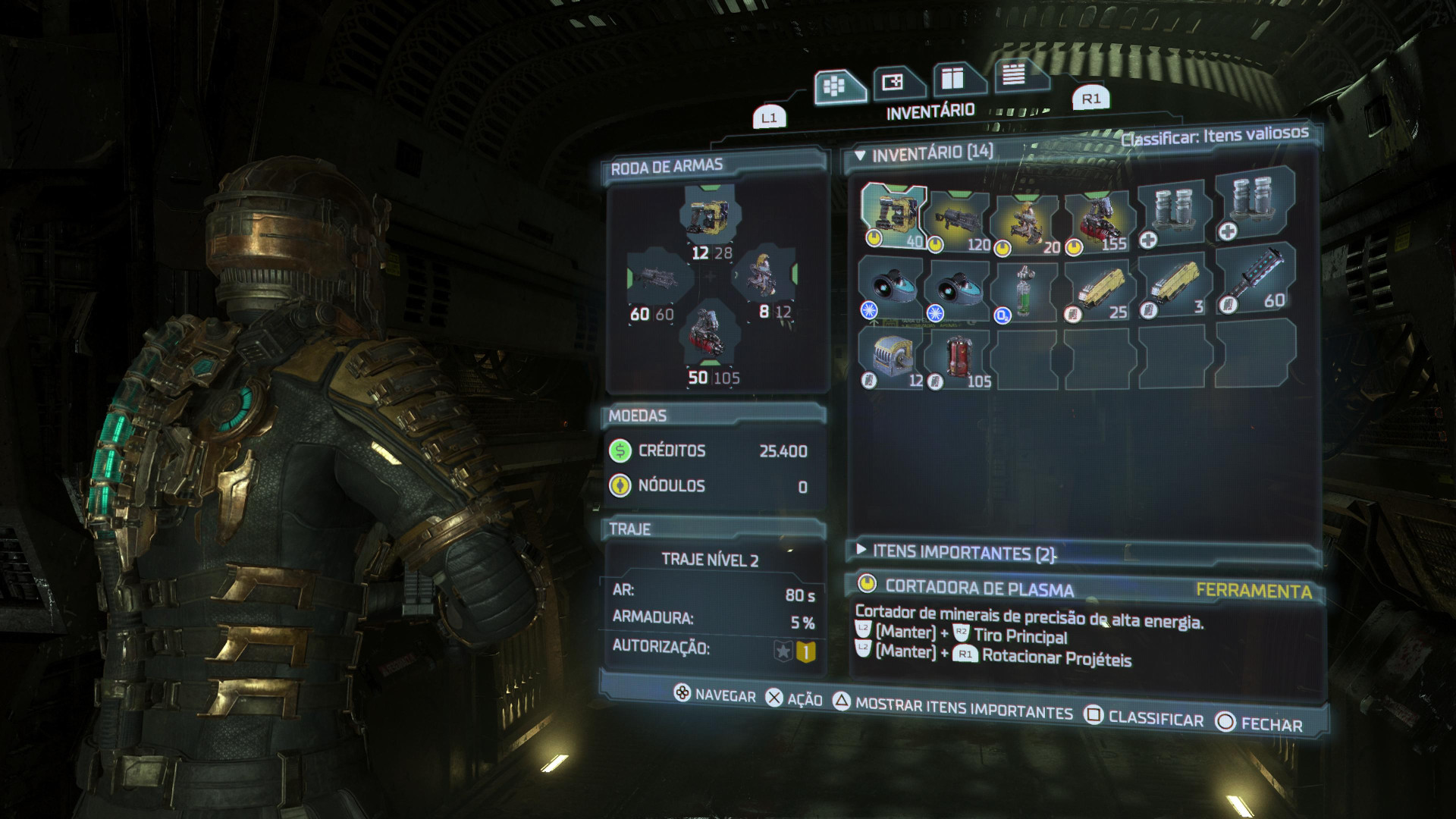Select the Ripper weapon in the inventory grid

pos(1028,222)
